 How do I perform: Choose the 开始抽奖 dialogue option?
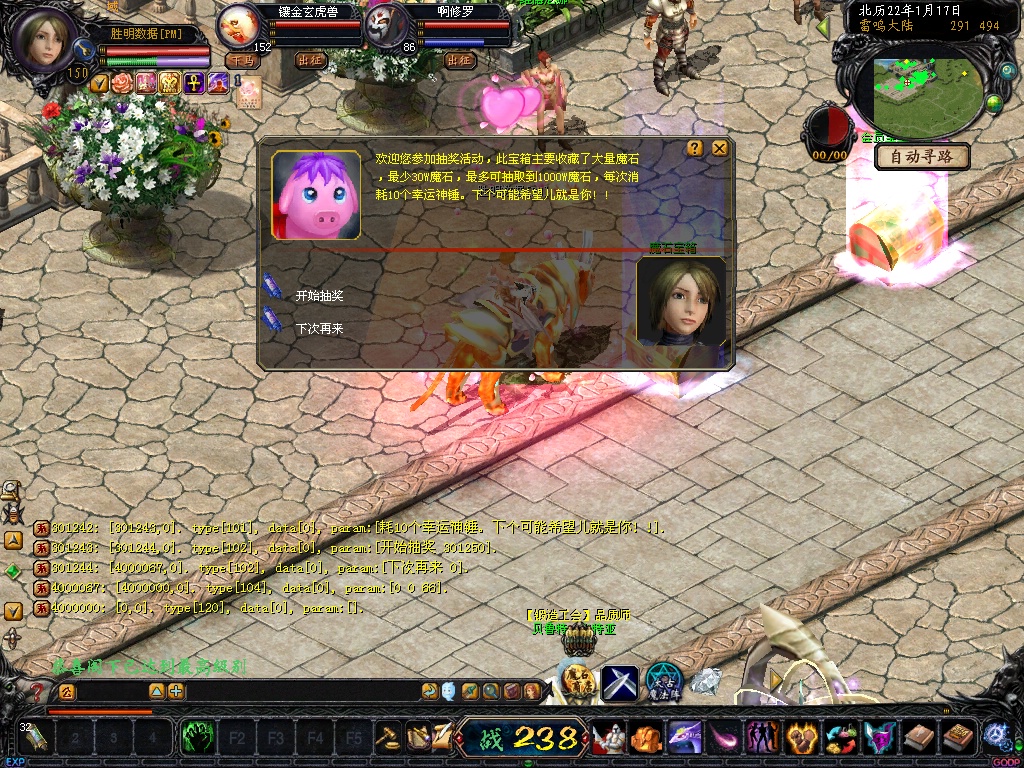[319, 296]
